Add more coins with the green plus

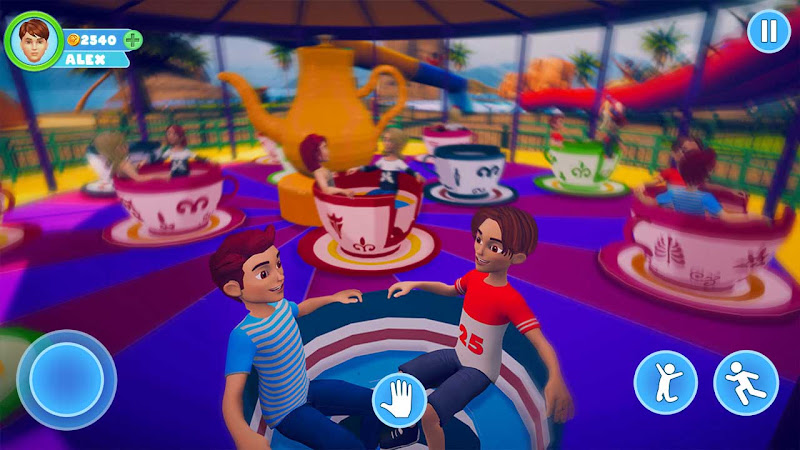[x=132, y=40]
